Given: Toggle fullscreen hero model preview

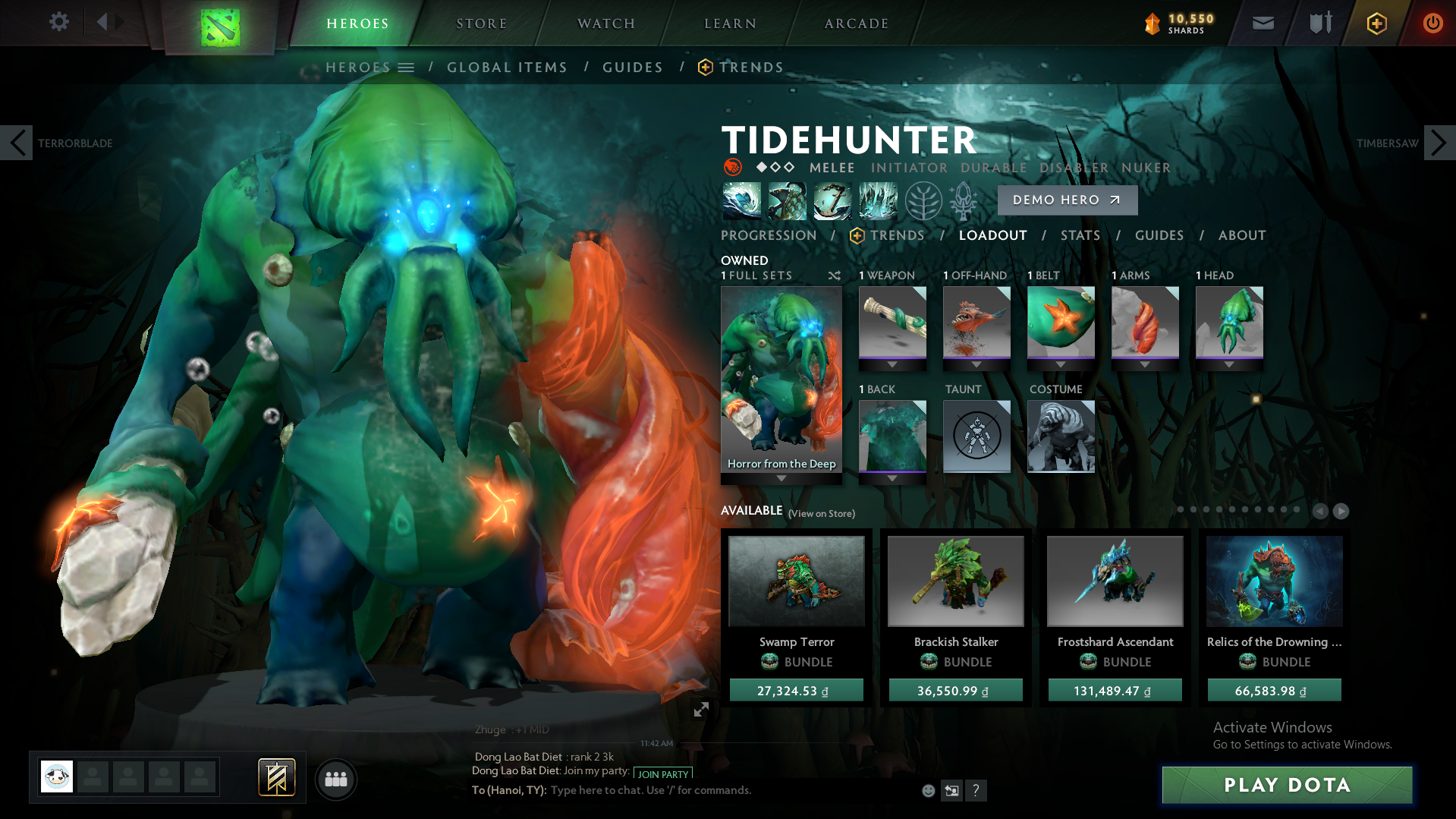Looking at the screenshot, I should 700,711.
